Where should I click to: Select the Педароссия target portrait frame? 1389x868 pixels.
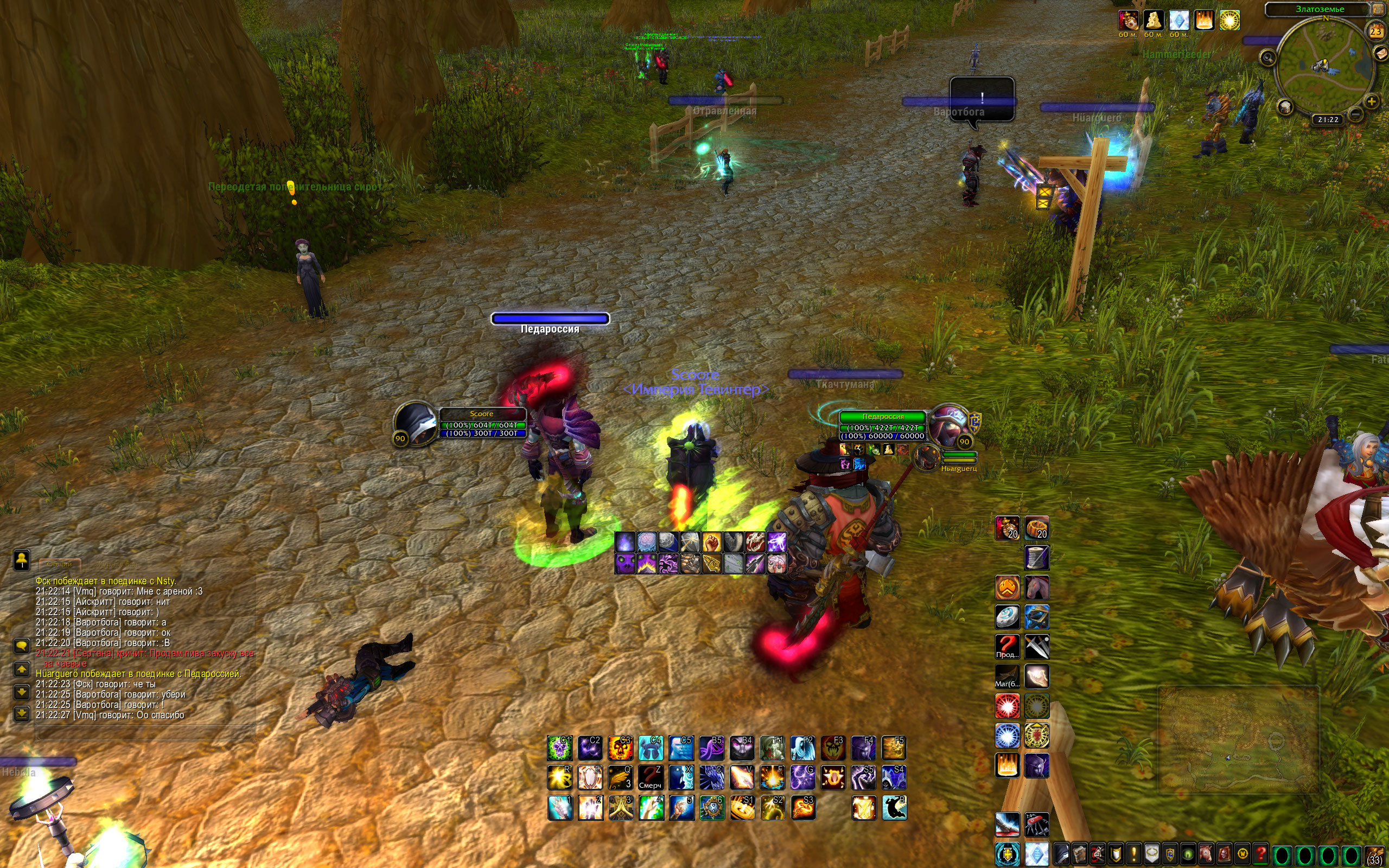pos(948,424)
